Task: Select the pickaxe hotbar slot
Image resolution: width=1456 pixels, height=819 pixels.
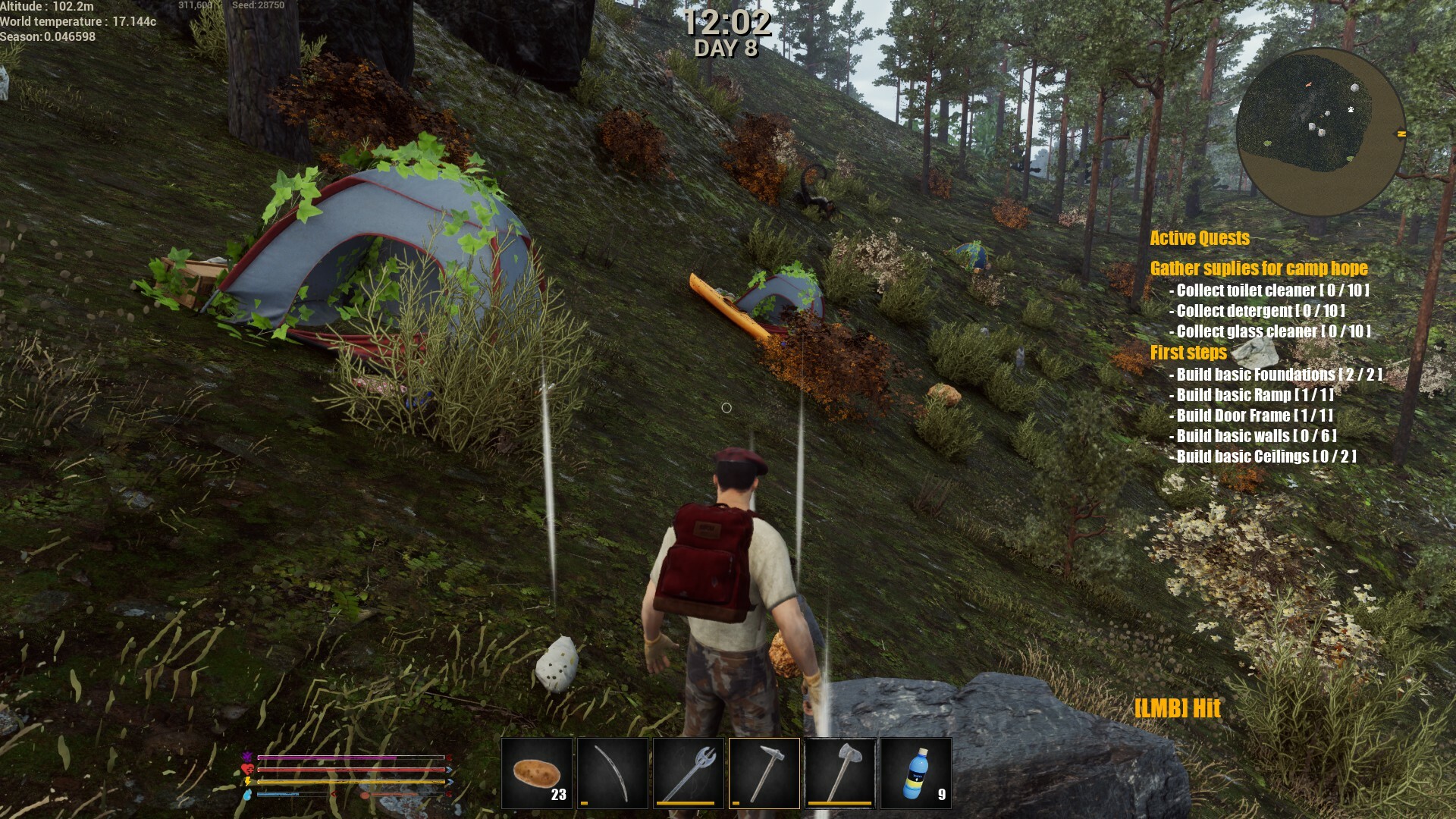Action: click(x=764, y=773)
